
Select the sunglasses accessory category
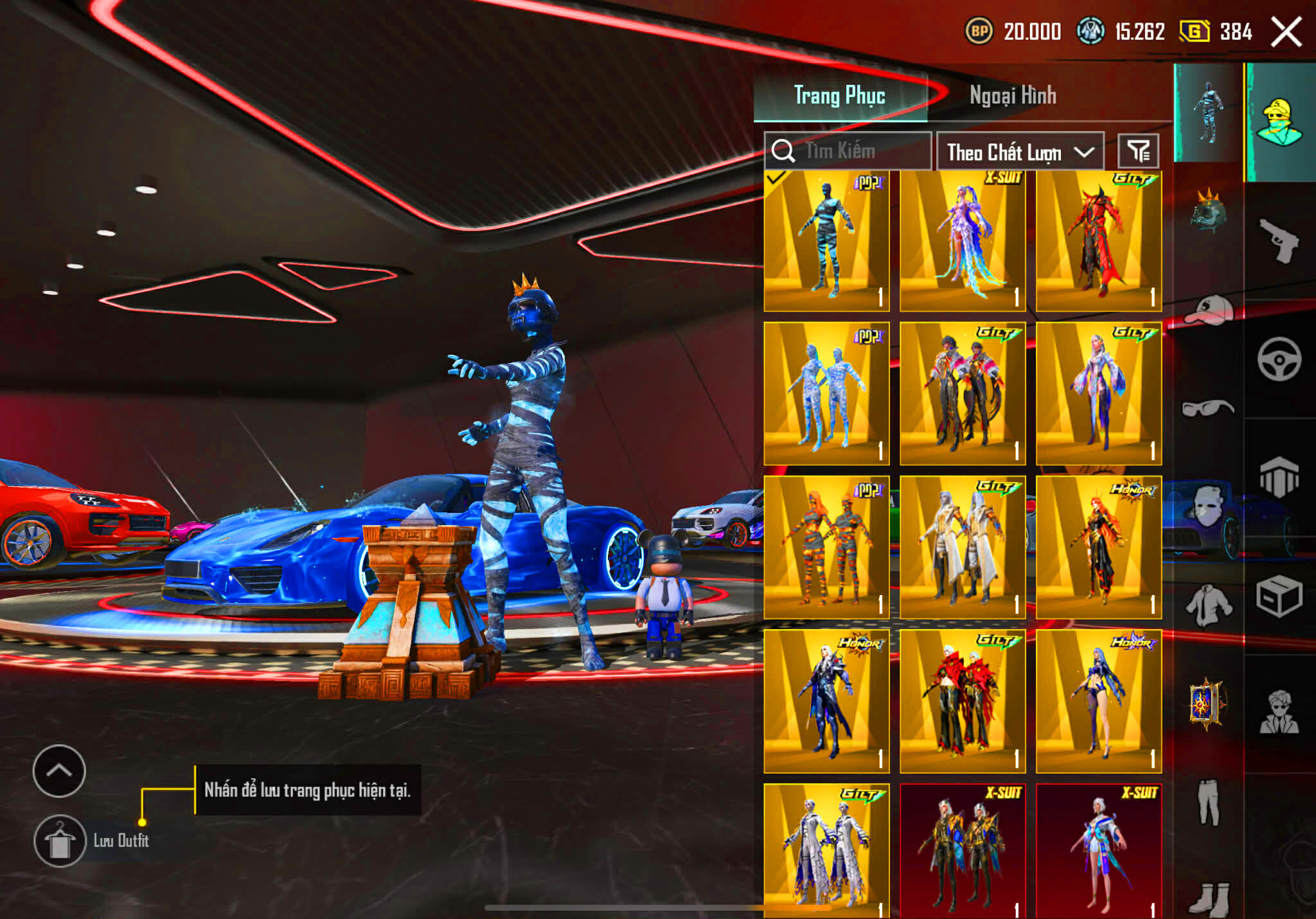1207,408
